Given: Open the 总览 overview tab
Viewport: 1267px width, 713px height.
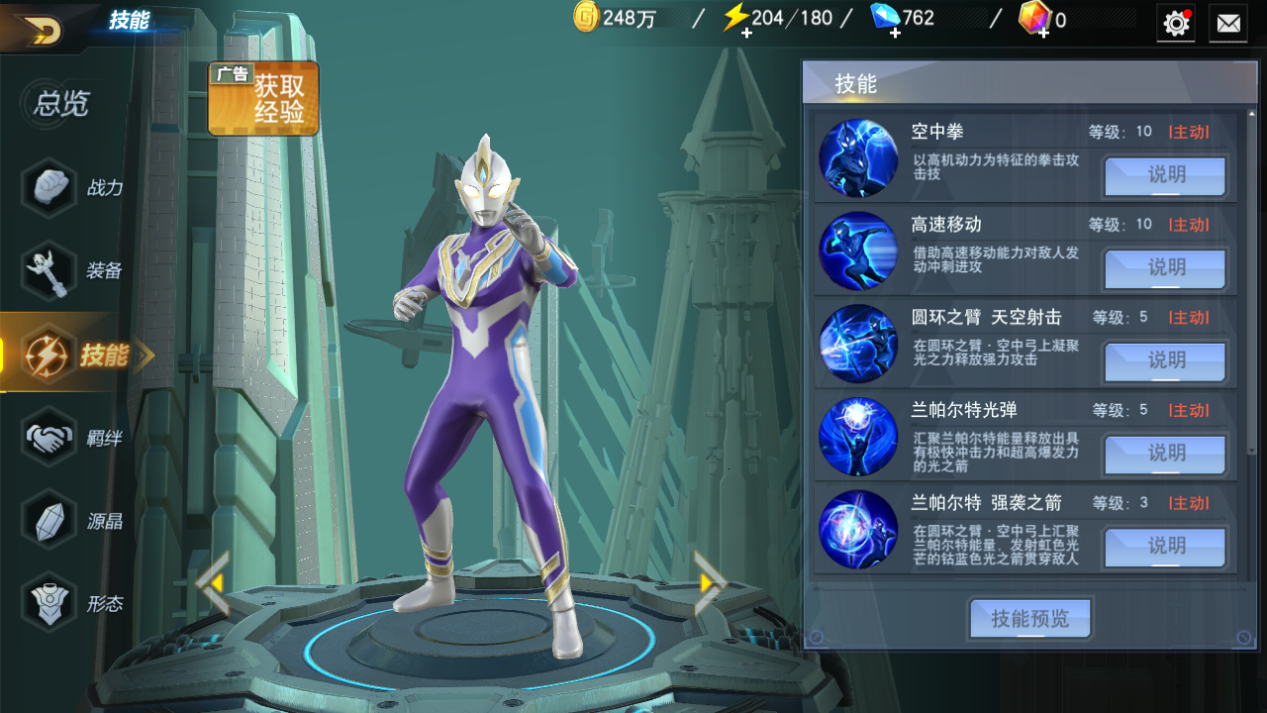Looking at the screenshot, I should point(61,103).
